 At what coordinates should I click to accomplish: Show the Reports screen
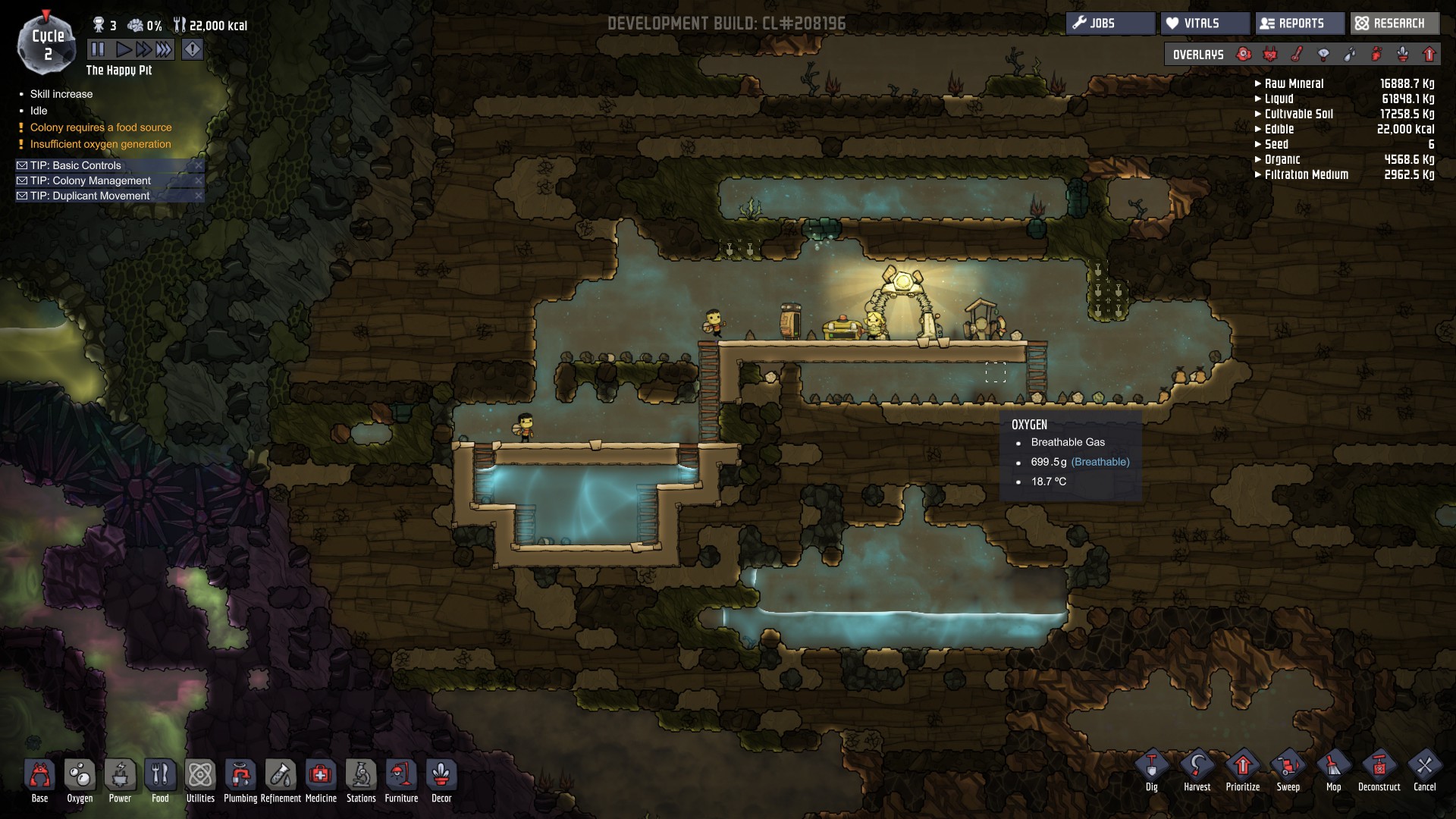(1300, 24)
